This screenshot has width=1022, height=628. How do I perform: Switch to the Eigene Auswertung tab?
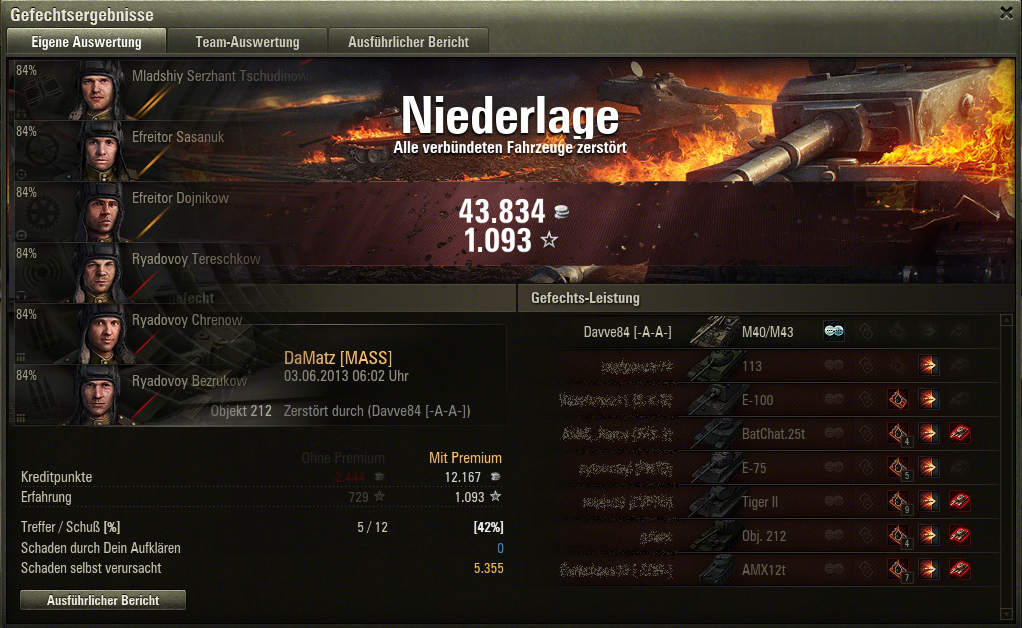point(86,42)
